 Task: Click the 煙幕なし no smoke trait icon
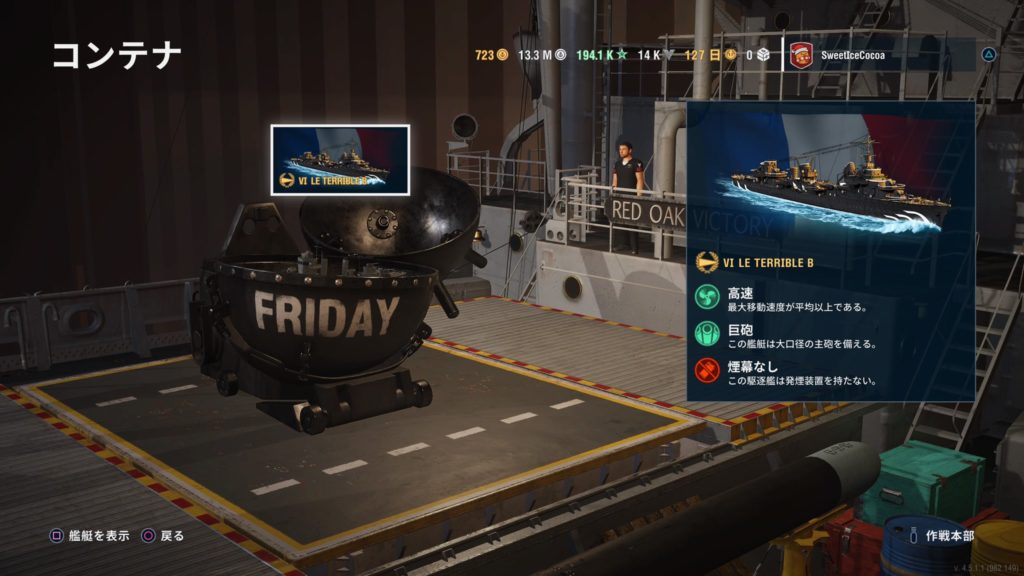pos(709,370)
